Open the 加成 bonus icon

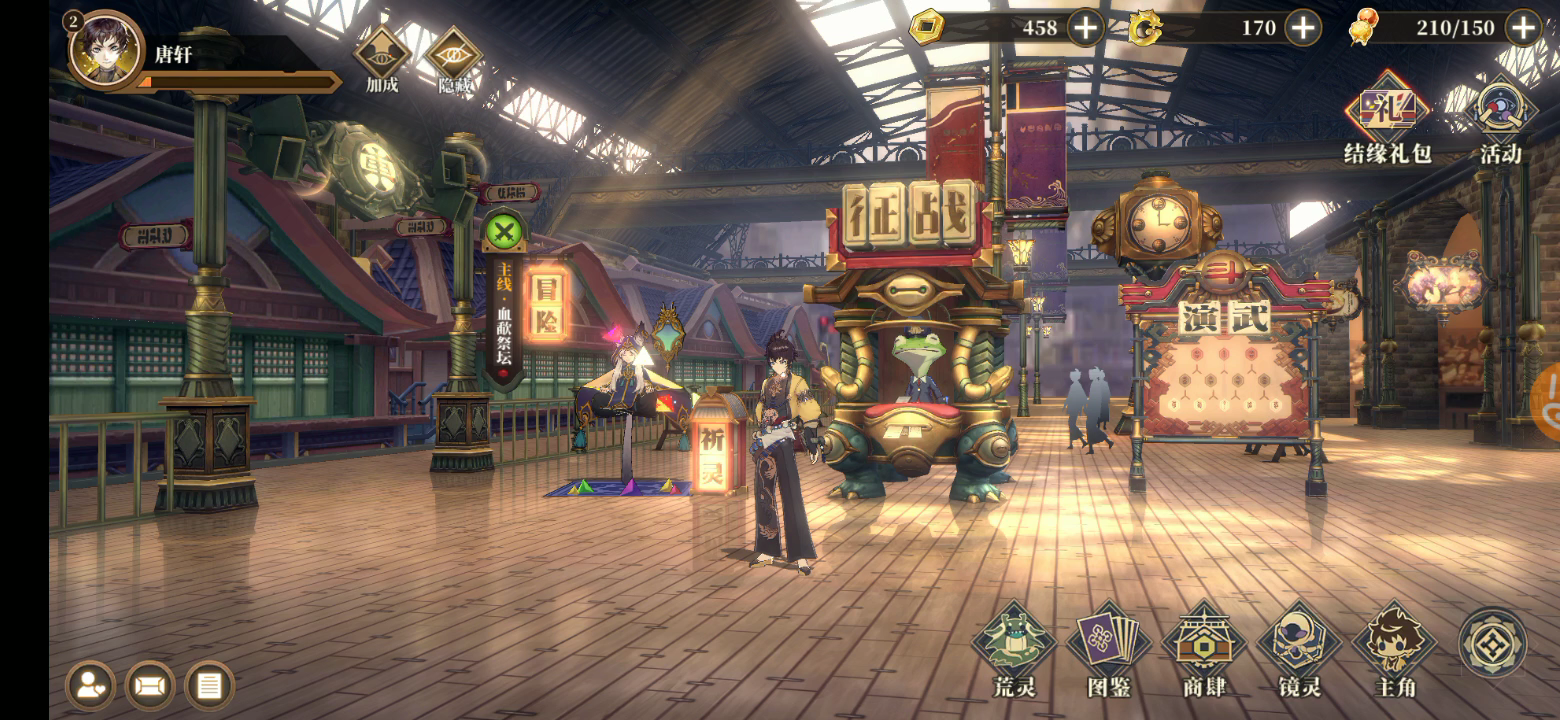[x=381, y=55]
